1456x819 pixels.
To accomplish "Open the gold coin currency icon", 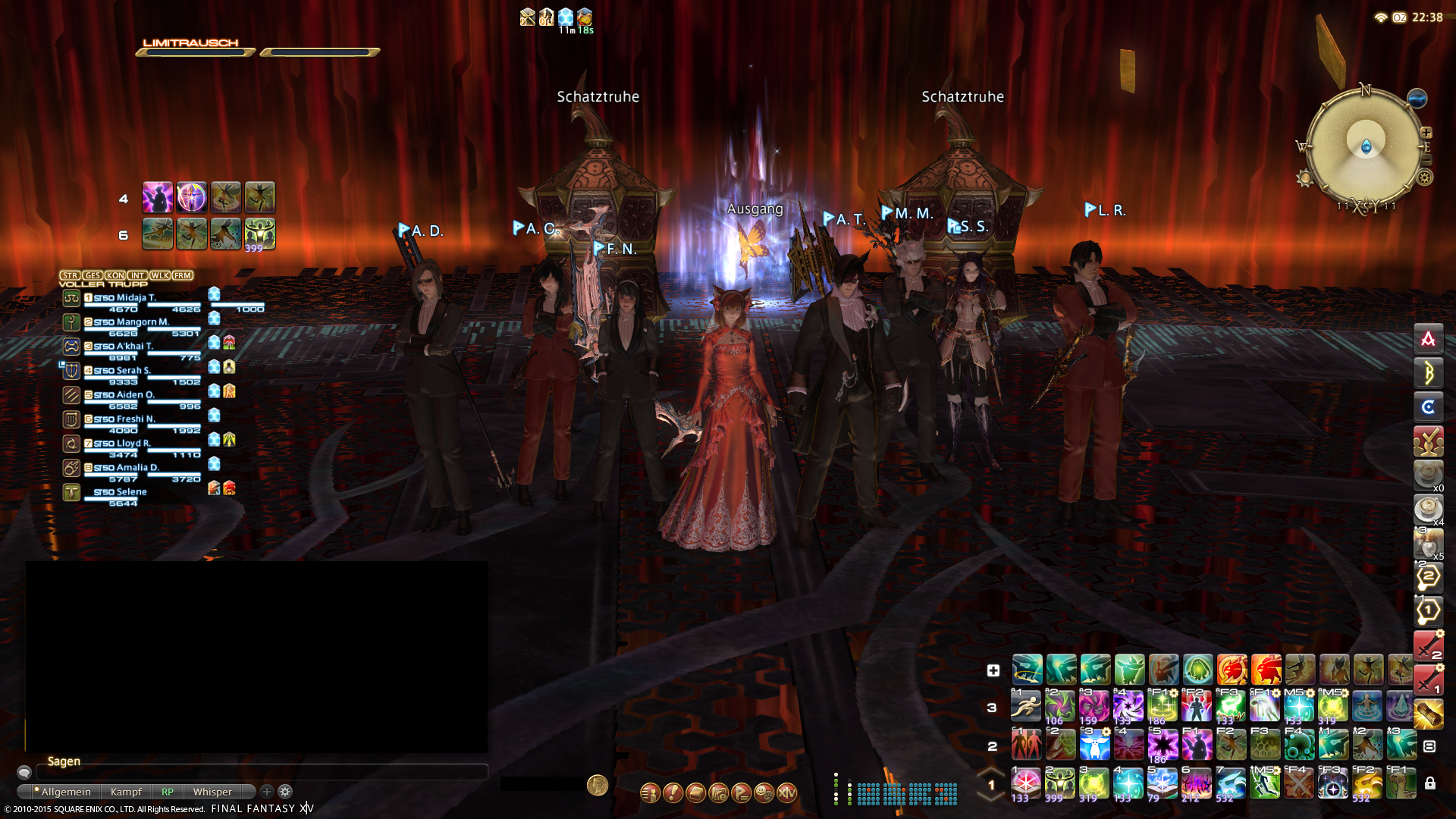I will [598, 785].
